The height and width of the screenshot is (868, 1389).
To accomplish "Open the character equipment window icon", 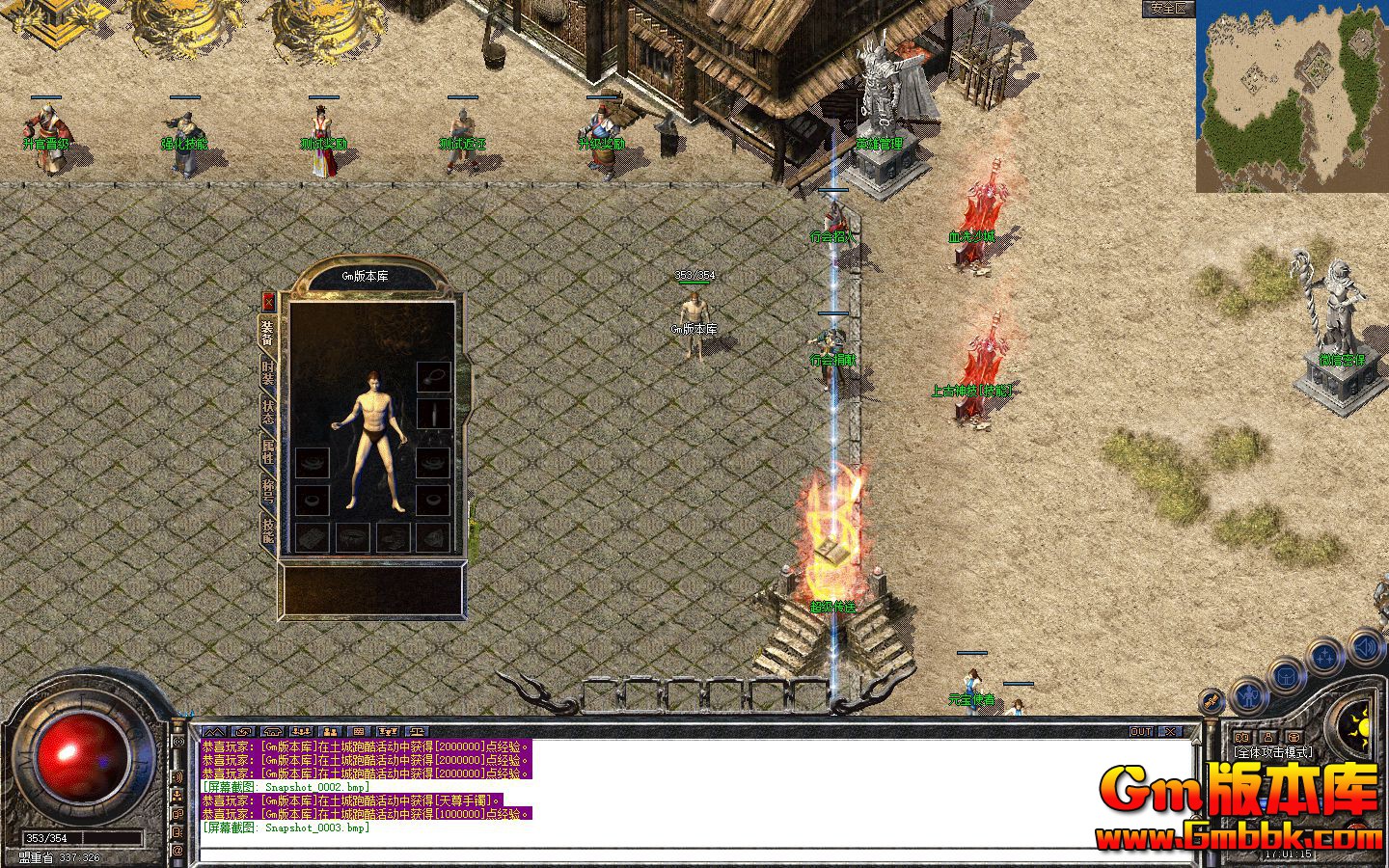I will click(1251, 696).
